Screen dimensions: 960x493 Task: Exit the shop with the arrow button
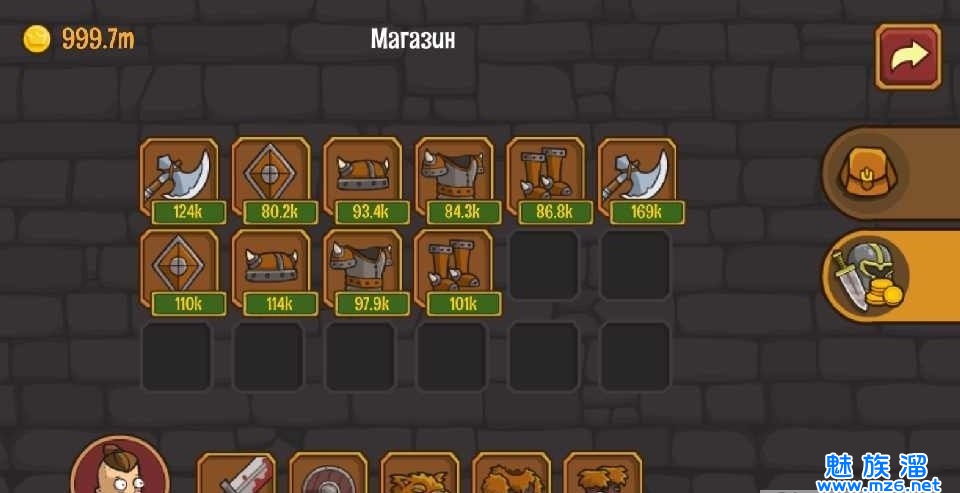click(908, 57)
